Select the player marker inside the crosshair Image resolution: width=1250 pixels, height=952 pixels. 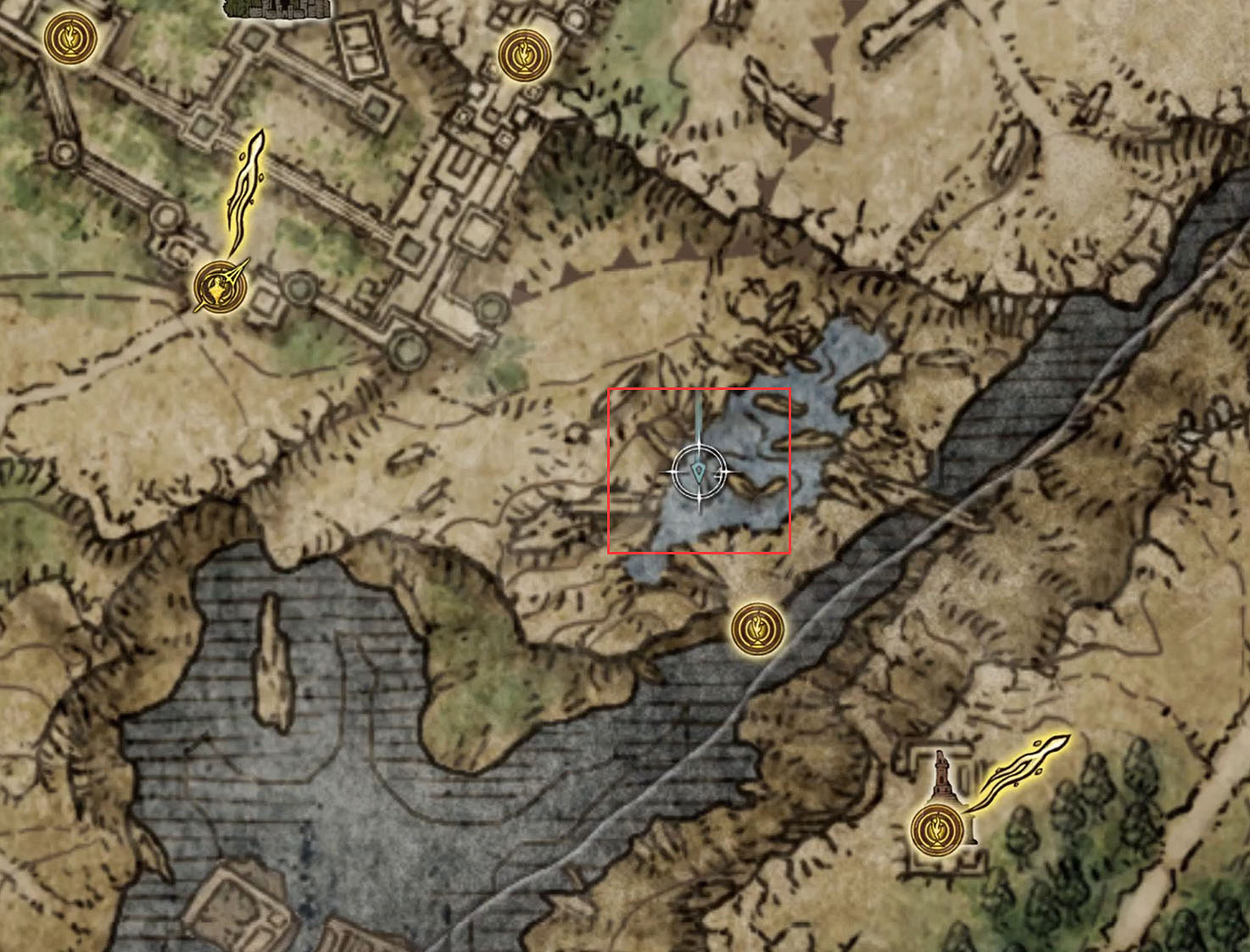(697, 472)
